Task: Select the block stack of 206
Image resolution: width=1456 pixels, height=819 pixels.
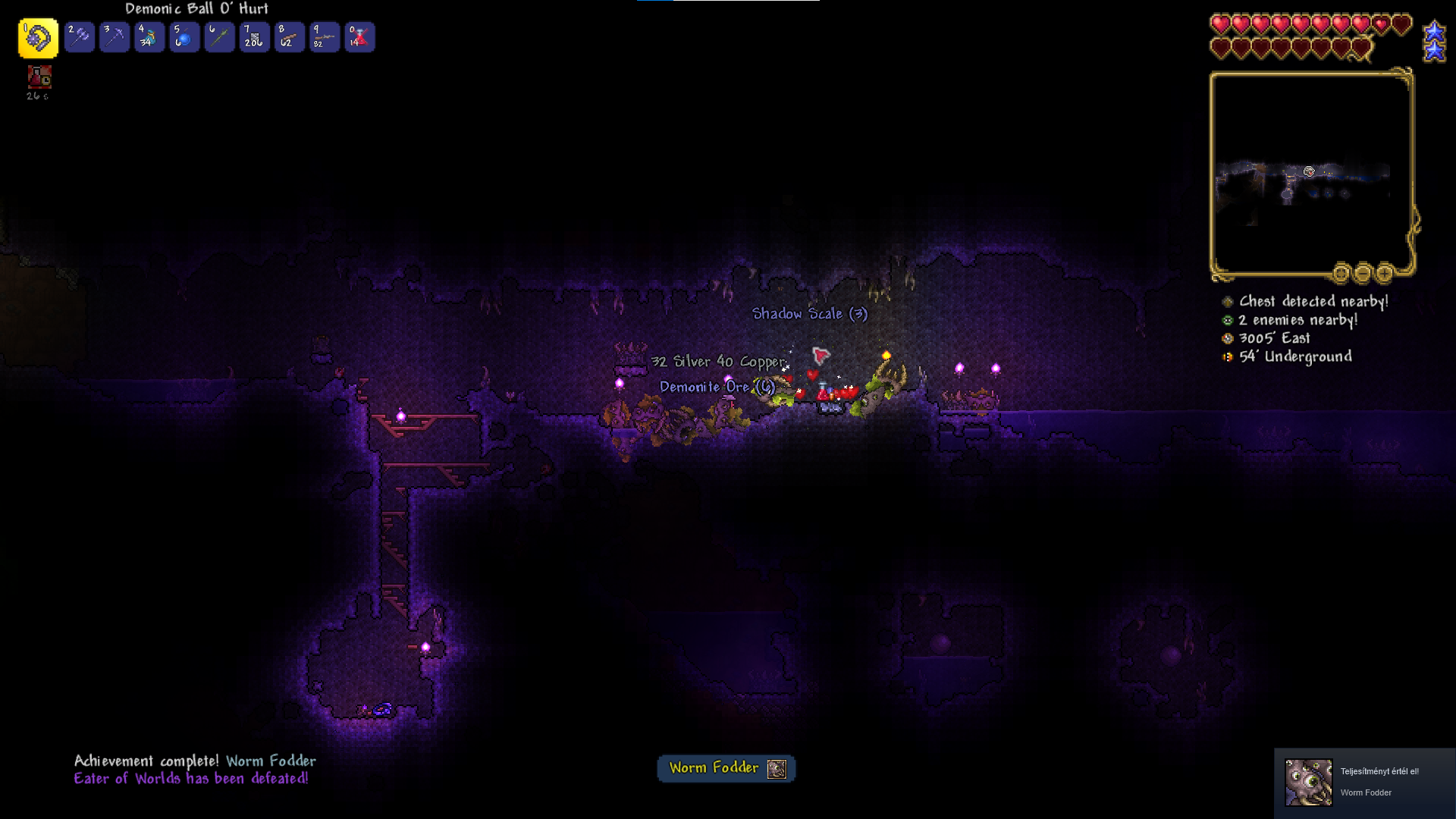Action: (254, 37)
